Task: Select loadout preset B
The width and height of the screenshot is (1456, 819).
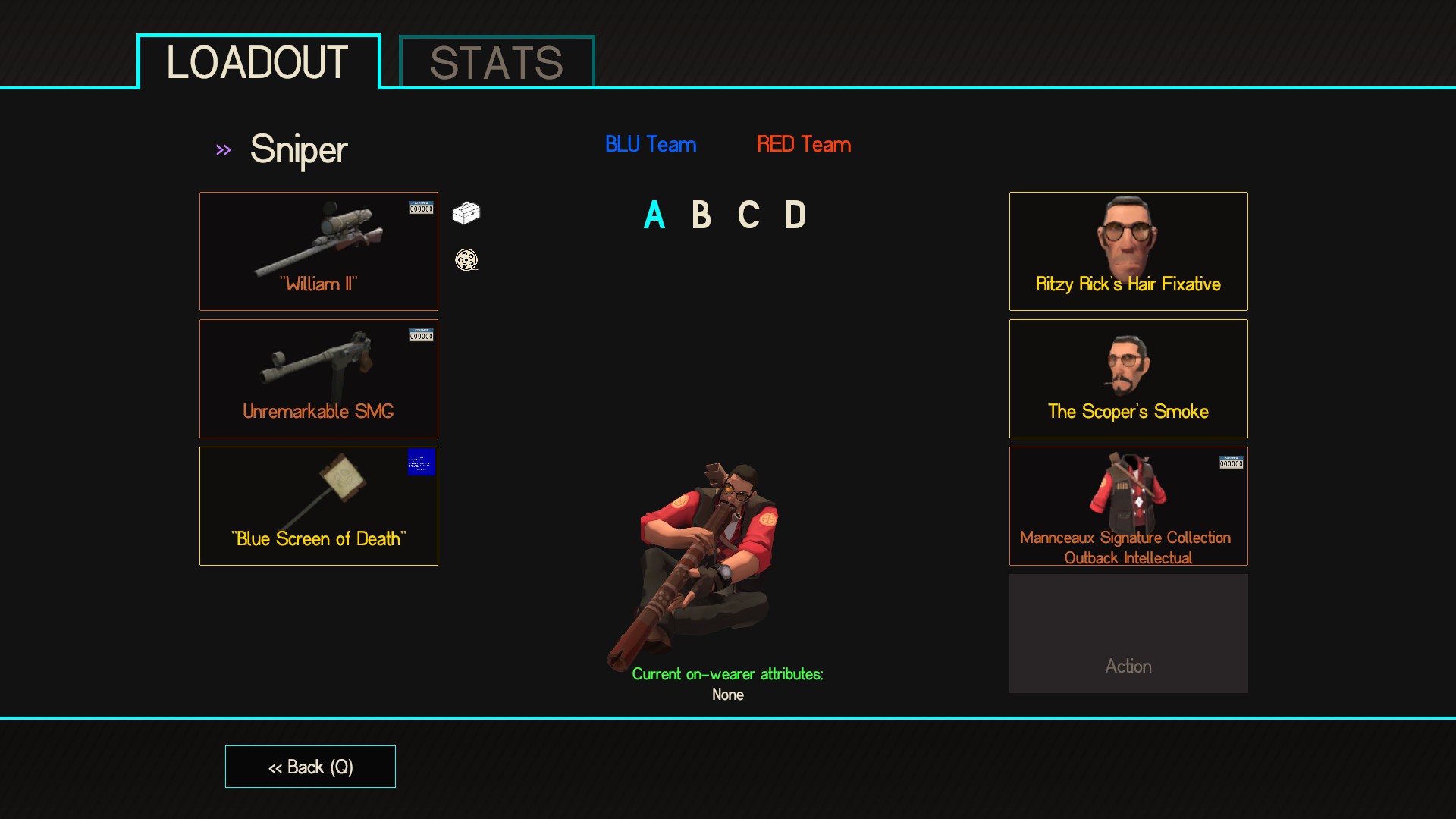Action: click(x=701, y=215)
